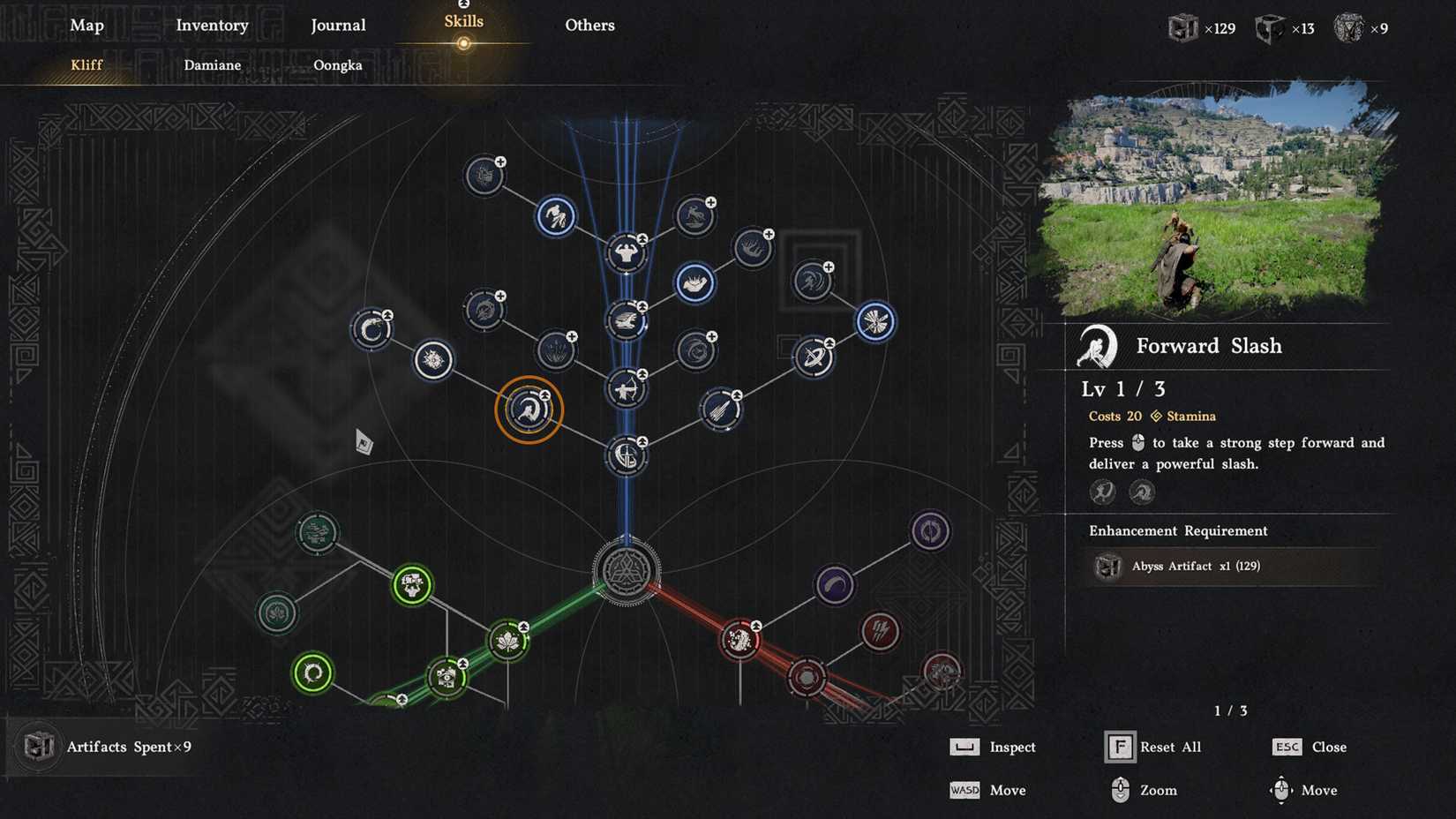Switch to Damiane's skill tree
The image size is (1456, 819).
(x=212, y=65)
